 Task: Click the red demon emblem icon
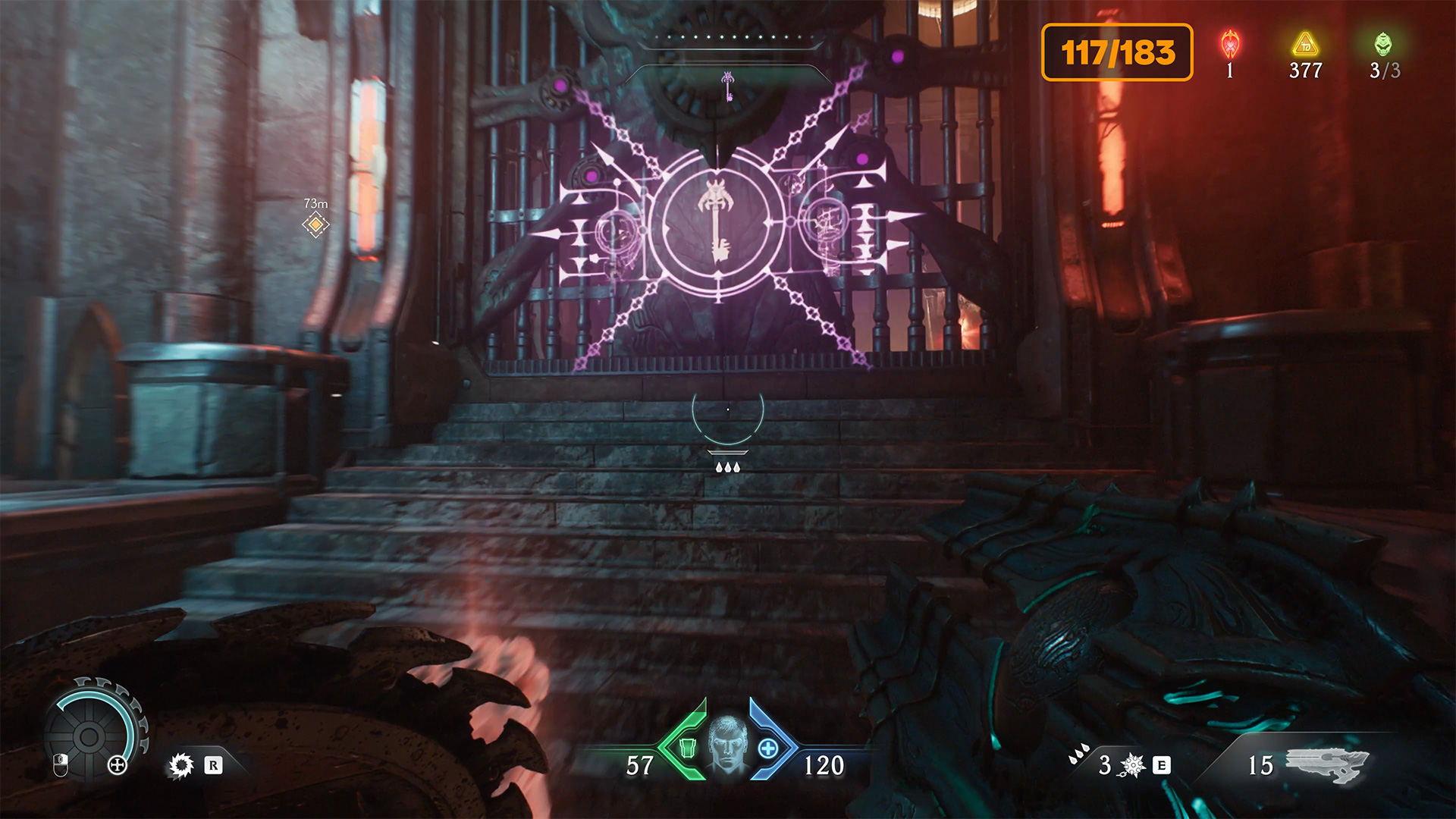[1230, 45]
